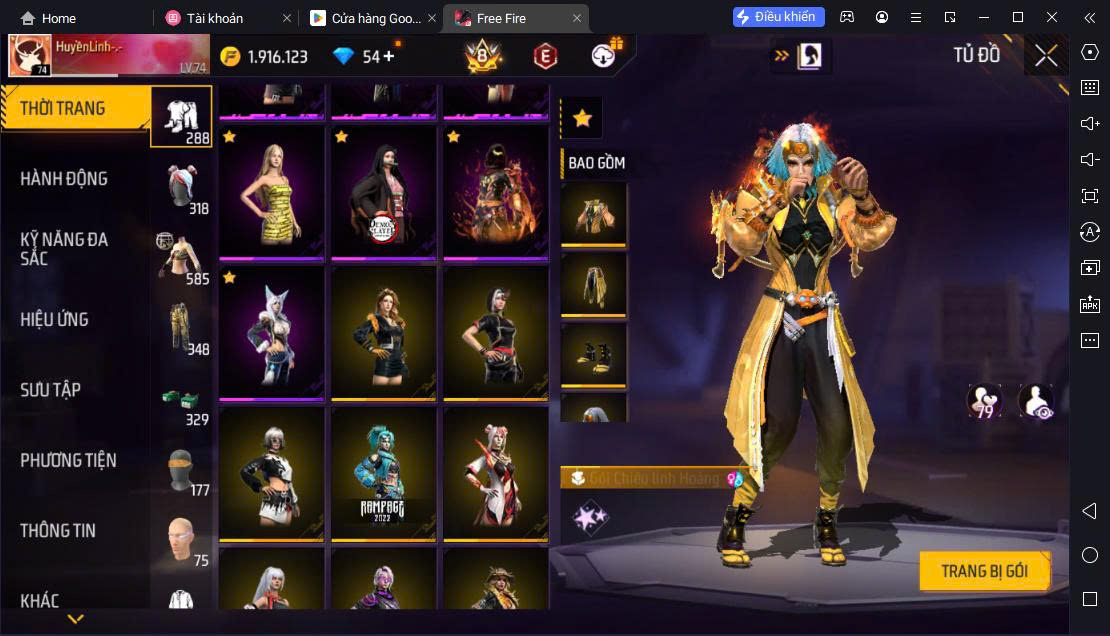Choose the Demon Slayer costume bundle

coord(383,192)
